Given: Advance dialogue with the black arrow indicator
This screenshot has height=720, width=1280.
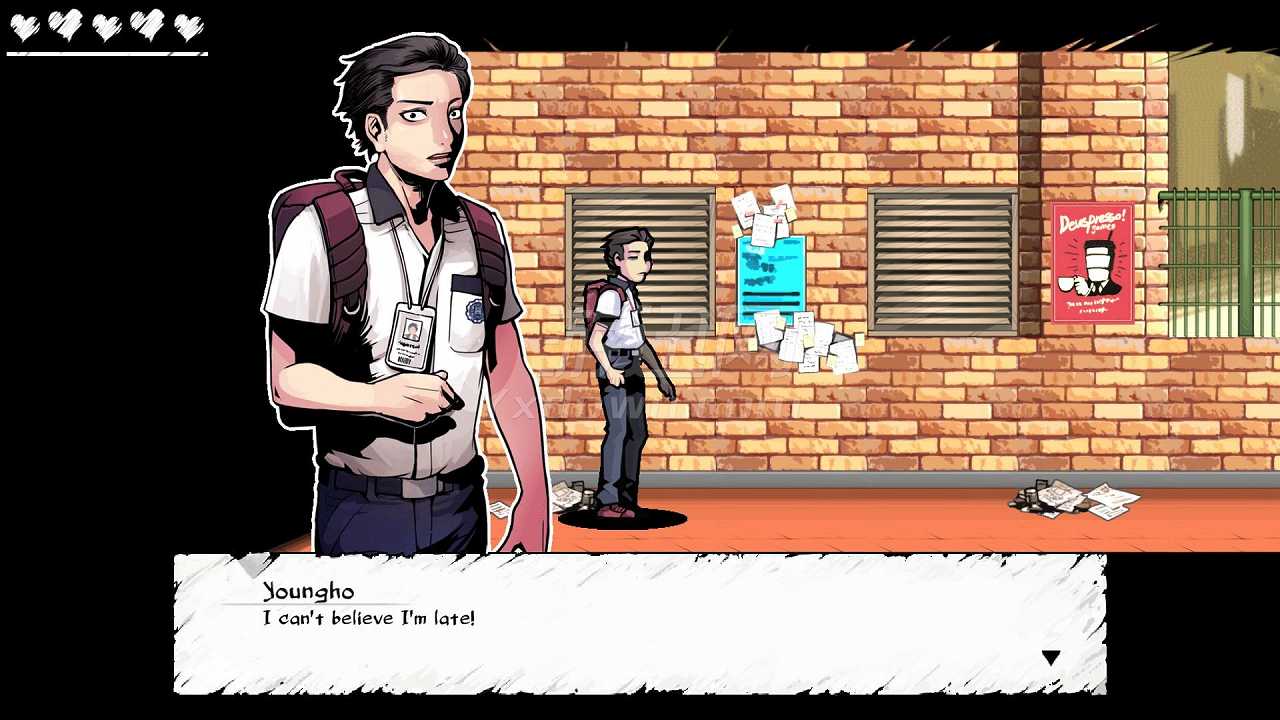Looking at the screenshot, I should [1050, 658].
